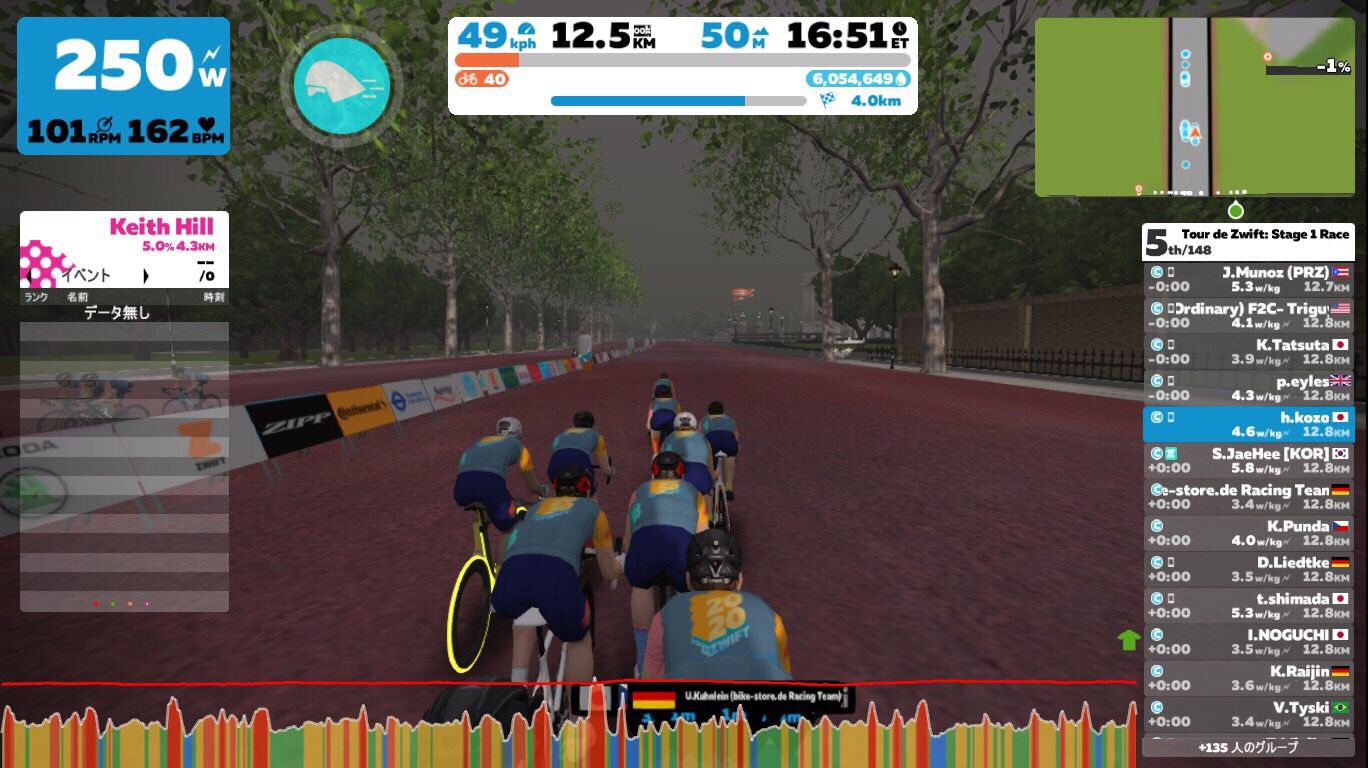Select rider J.Munoz (PRZ) in list
Screen dimensions: 1368x768
1248,279
